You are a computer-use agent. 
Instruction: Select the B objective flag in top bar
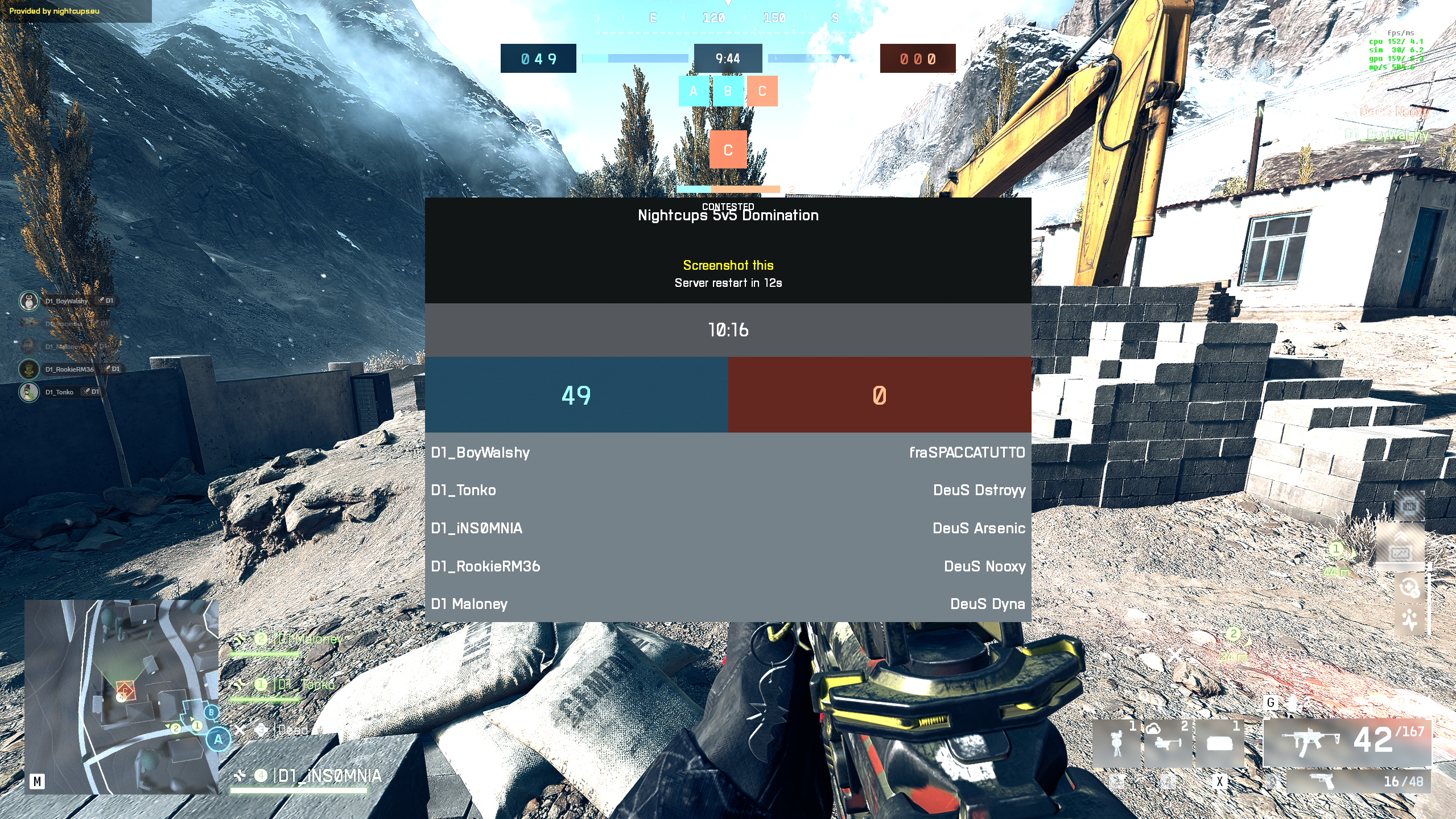(x=727, y=91)
